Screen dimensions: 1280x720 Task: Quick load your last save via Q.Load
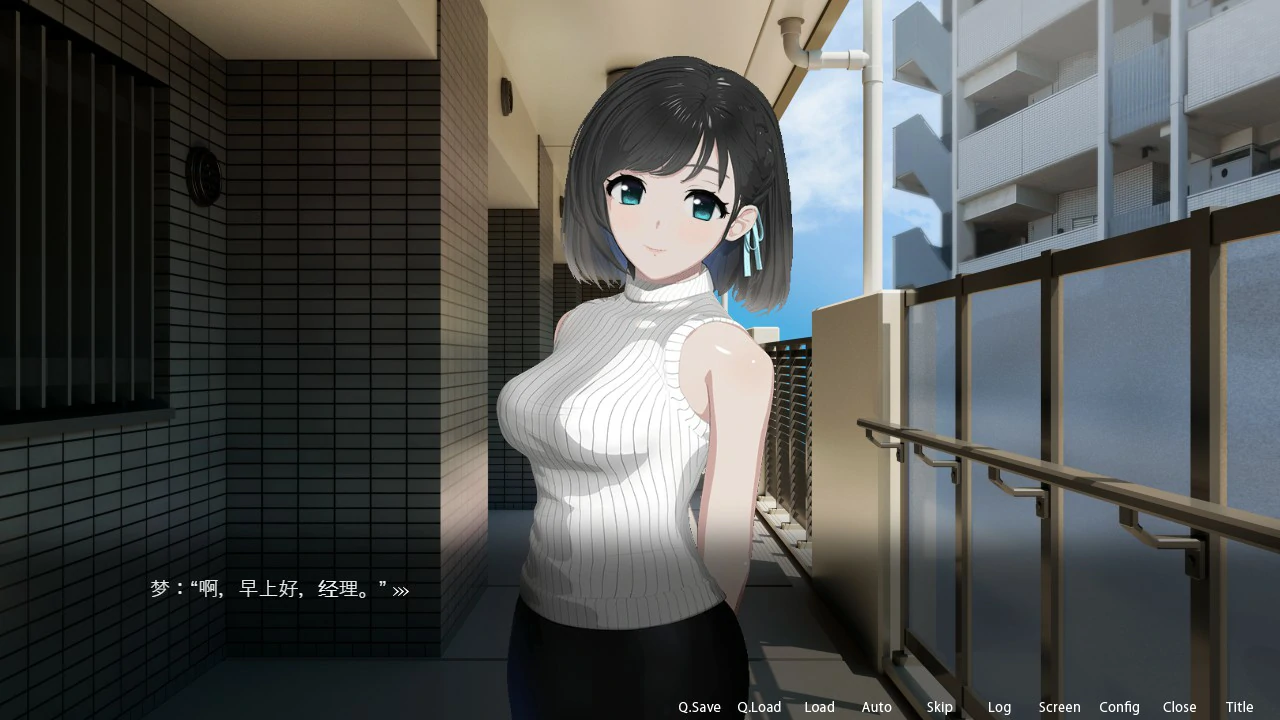[x=759, y=707]
